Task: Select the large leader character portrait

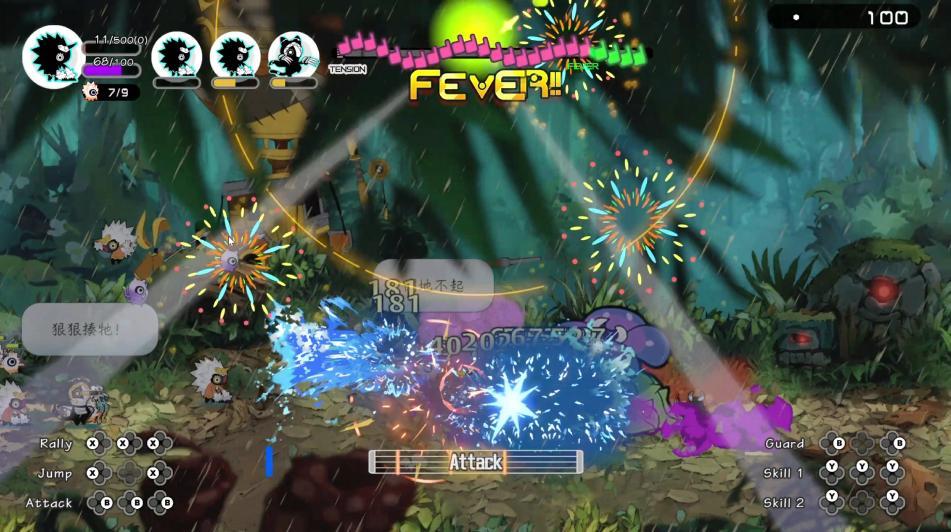Action: pyautogui.click(x=53, y=56)
